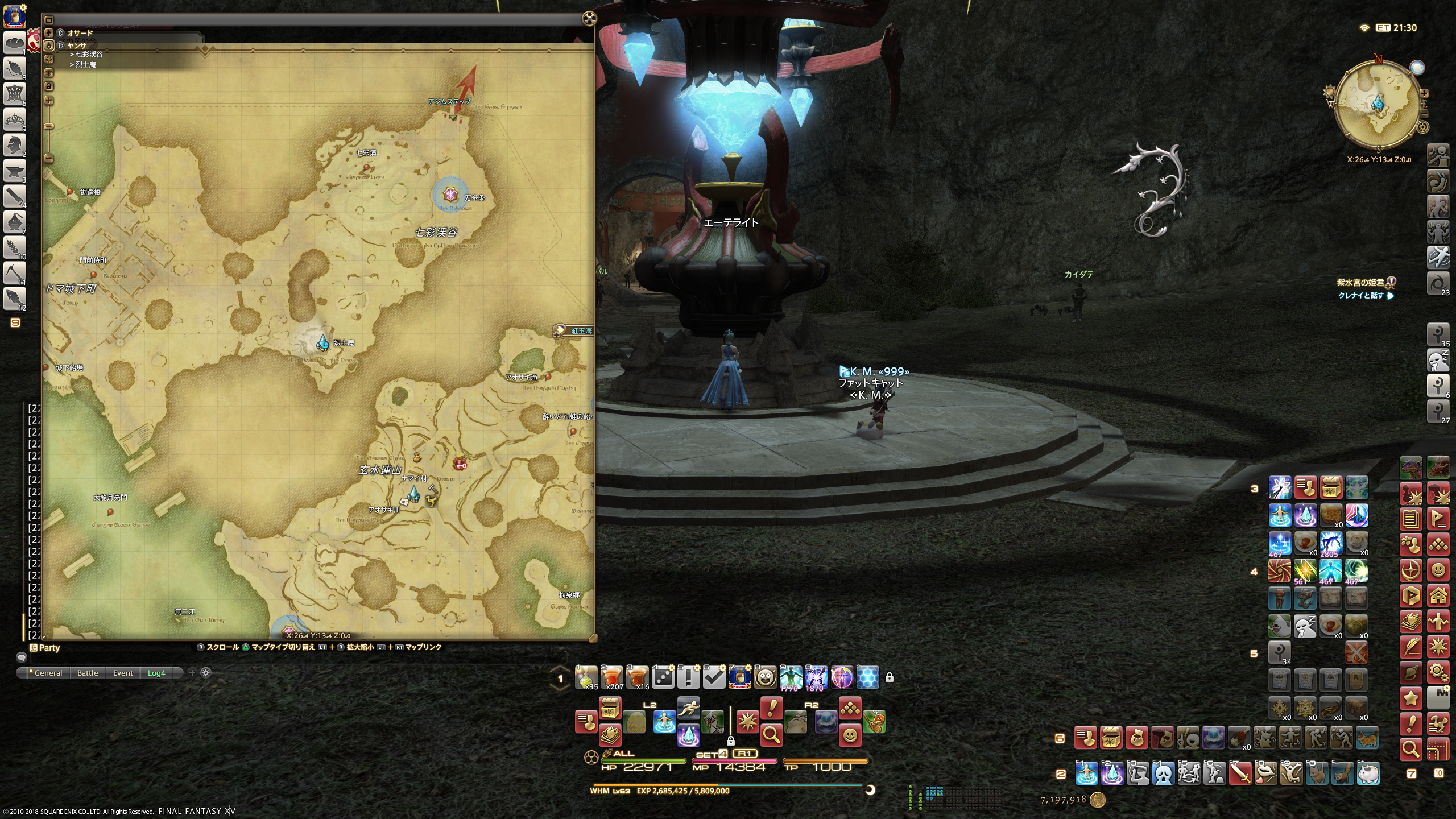
Task: Use the smiley face emote icon
Action: (1438, 570)
